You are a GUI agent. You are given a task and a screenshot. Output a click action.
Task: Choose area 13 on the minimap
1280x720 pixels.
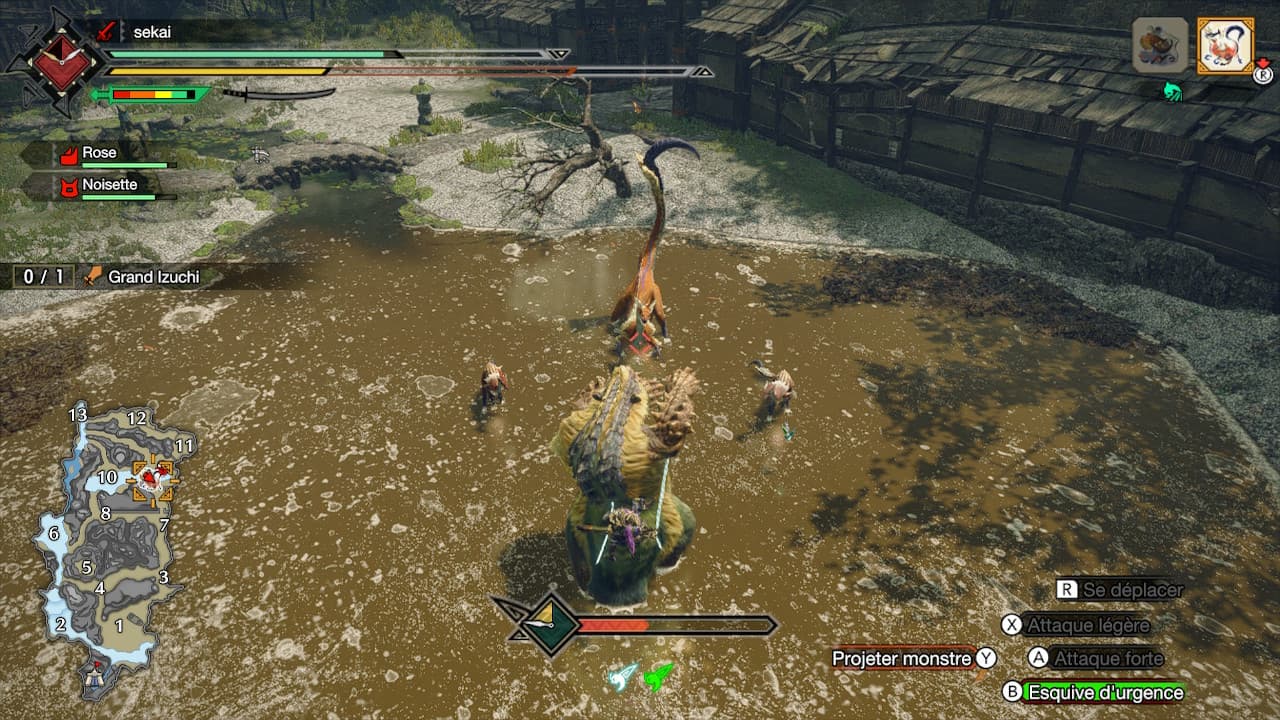78,414
